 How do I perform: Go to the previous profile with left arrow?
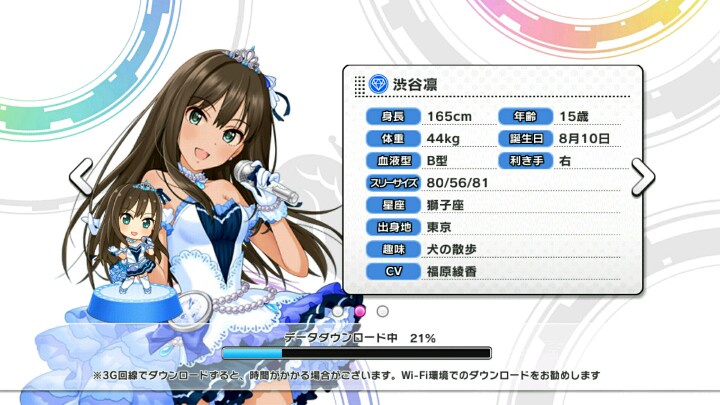pos(80,177)
